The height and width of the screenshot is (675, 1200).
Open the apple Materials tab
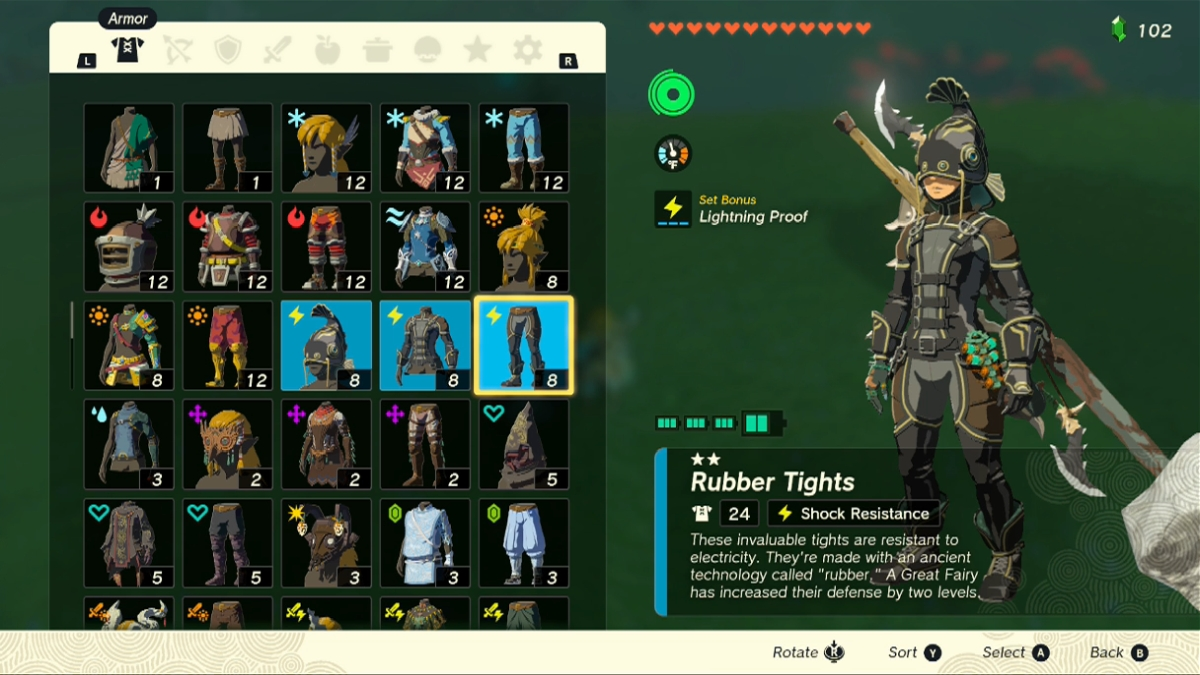click(x=327, y=50)
